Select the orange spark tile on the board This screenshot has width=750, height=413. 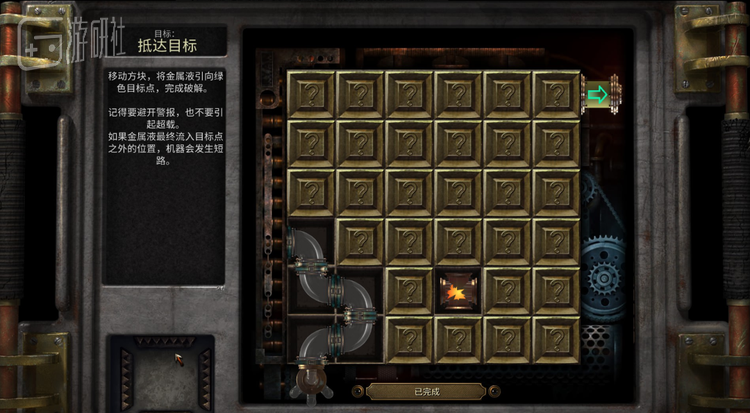(x=459, y=291)
